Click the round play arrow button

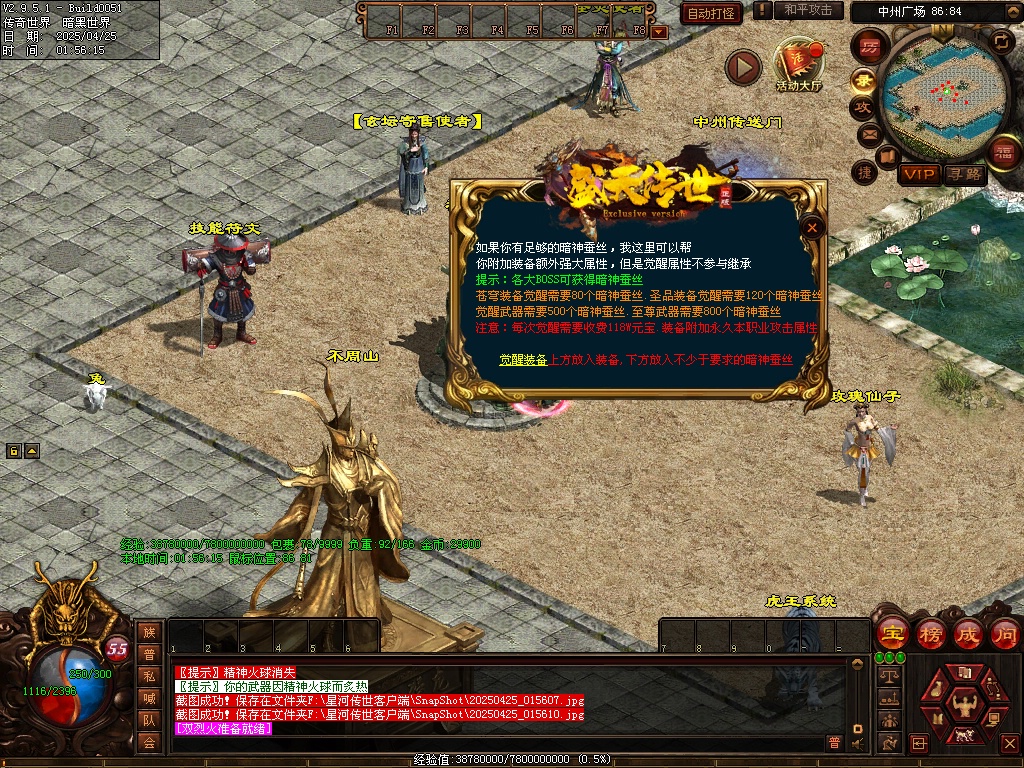(x=743, y=67)
